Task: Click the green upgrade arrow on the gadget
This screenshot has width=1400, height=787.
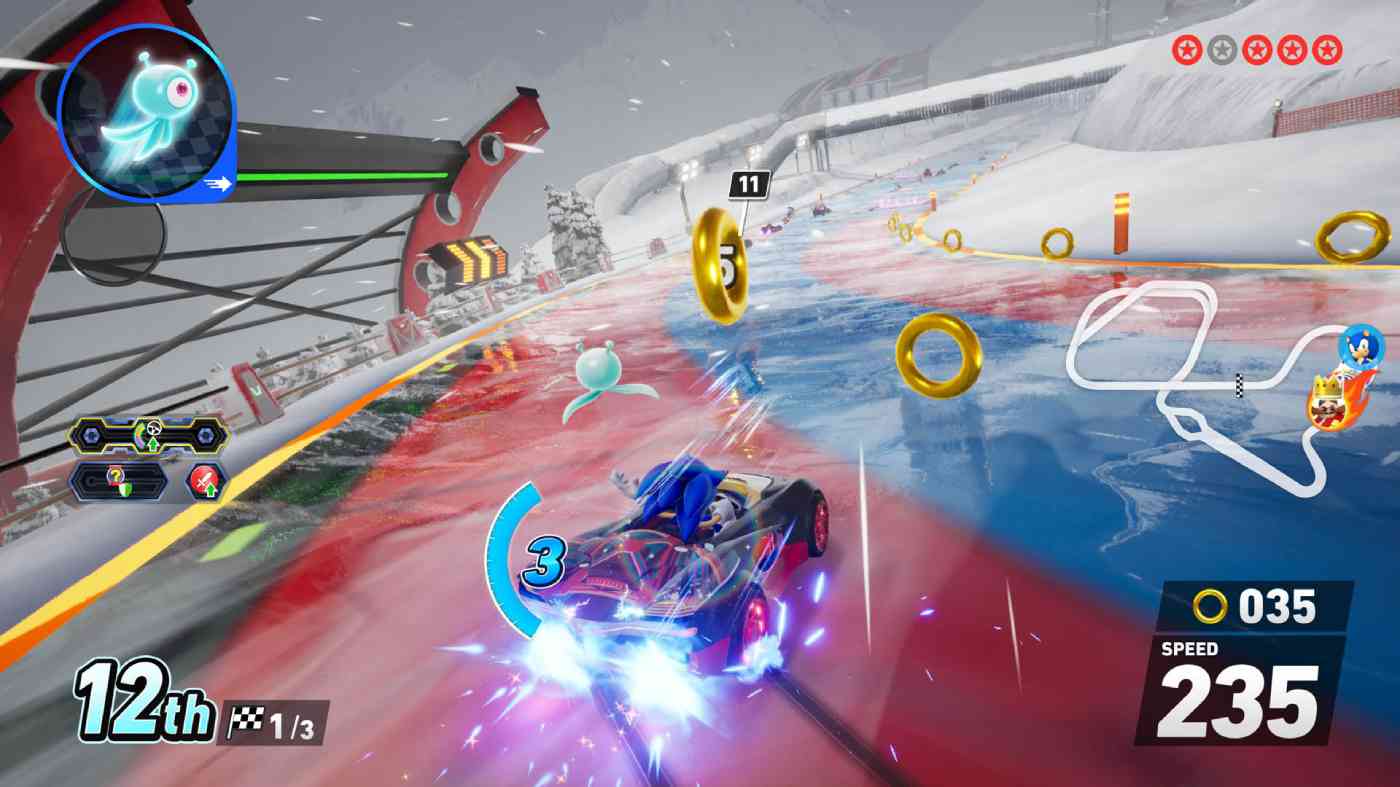Action: (x=152, y=444)
